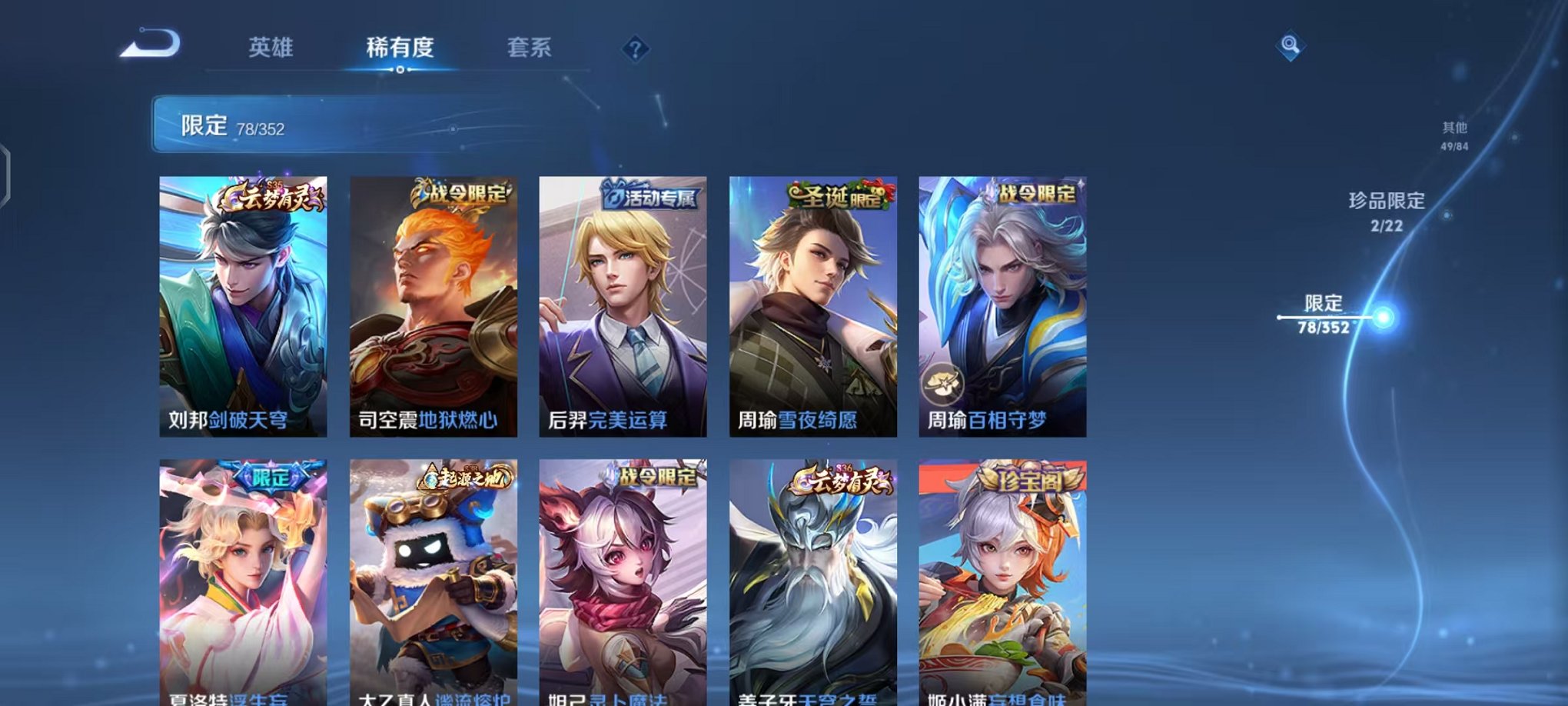Click the 云梦有灵 badge on 刘邦's skin card
This screenshot has width=1568, height=706.
(274, 201)
